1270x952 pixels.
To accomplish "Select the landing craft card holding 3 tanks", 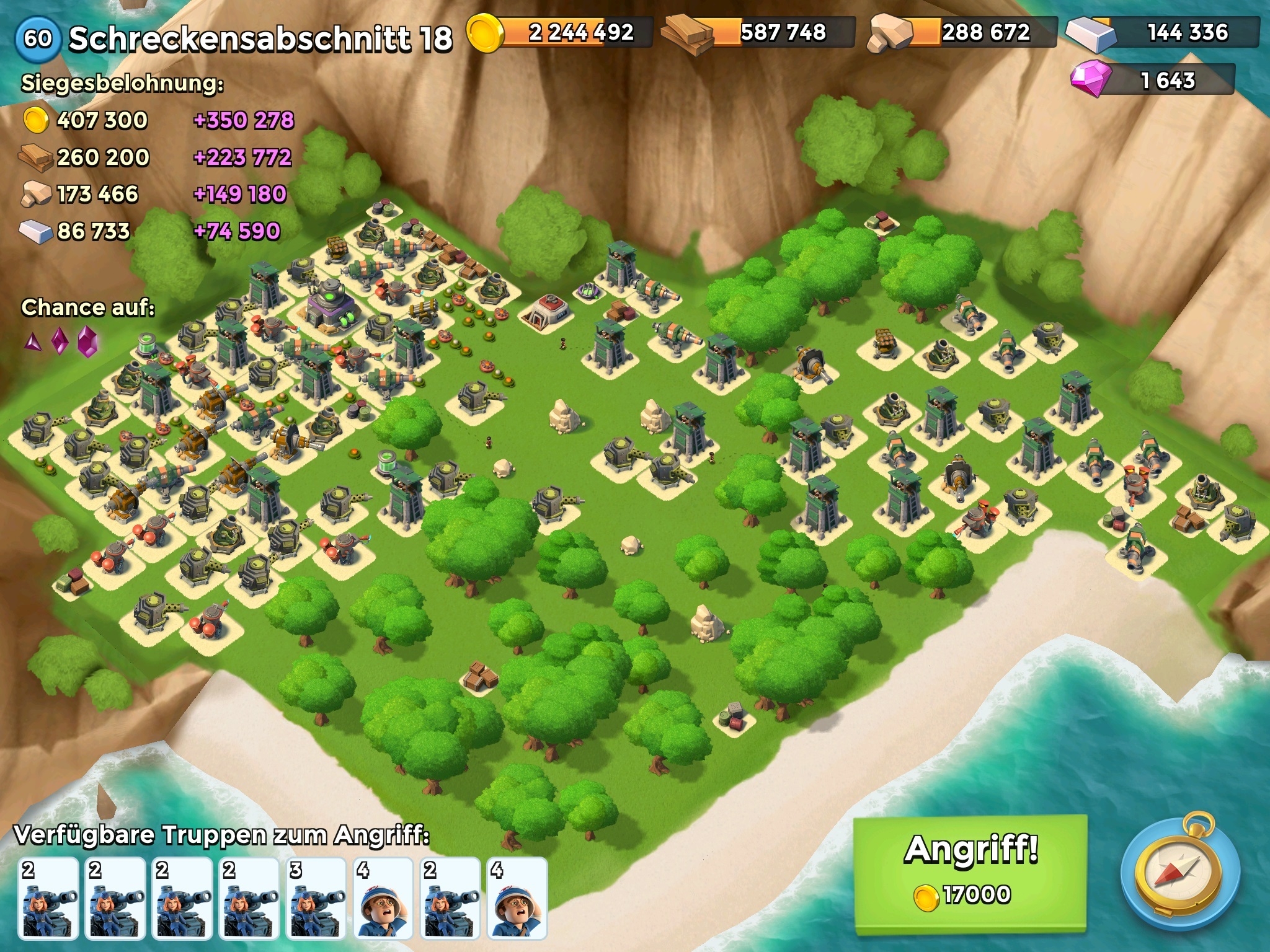I will coord(316,897).
